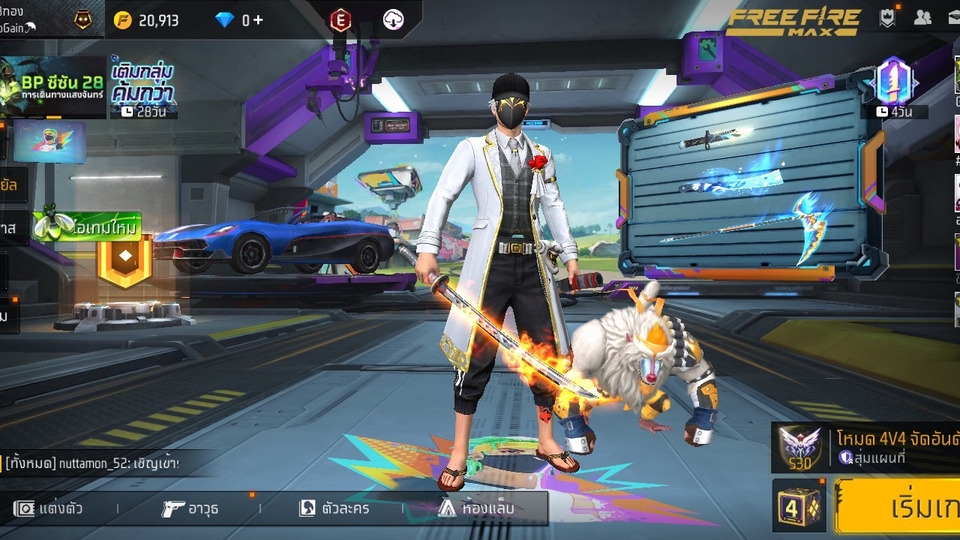
Task: Open the new-item bee notification label
Action: click(88, 225)
